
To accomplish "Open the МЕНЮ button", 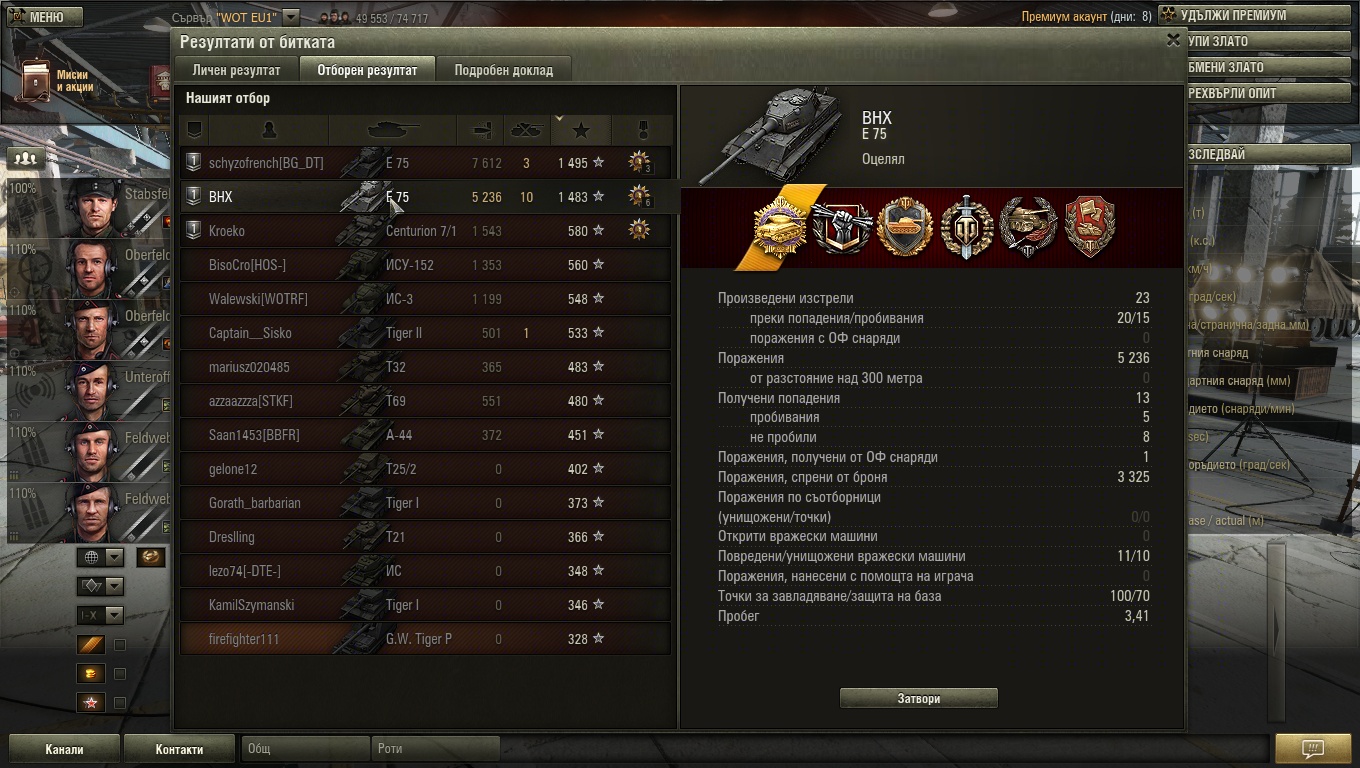I will coord(45,17).
